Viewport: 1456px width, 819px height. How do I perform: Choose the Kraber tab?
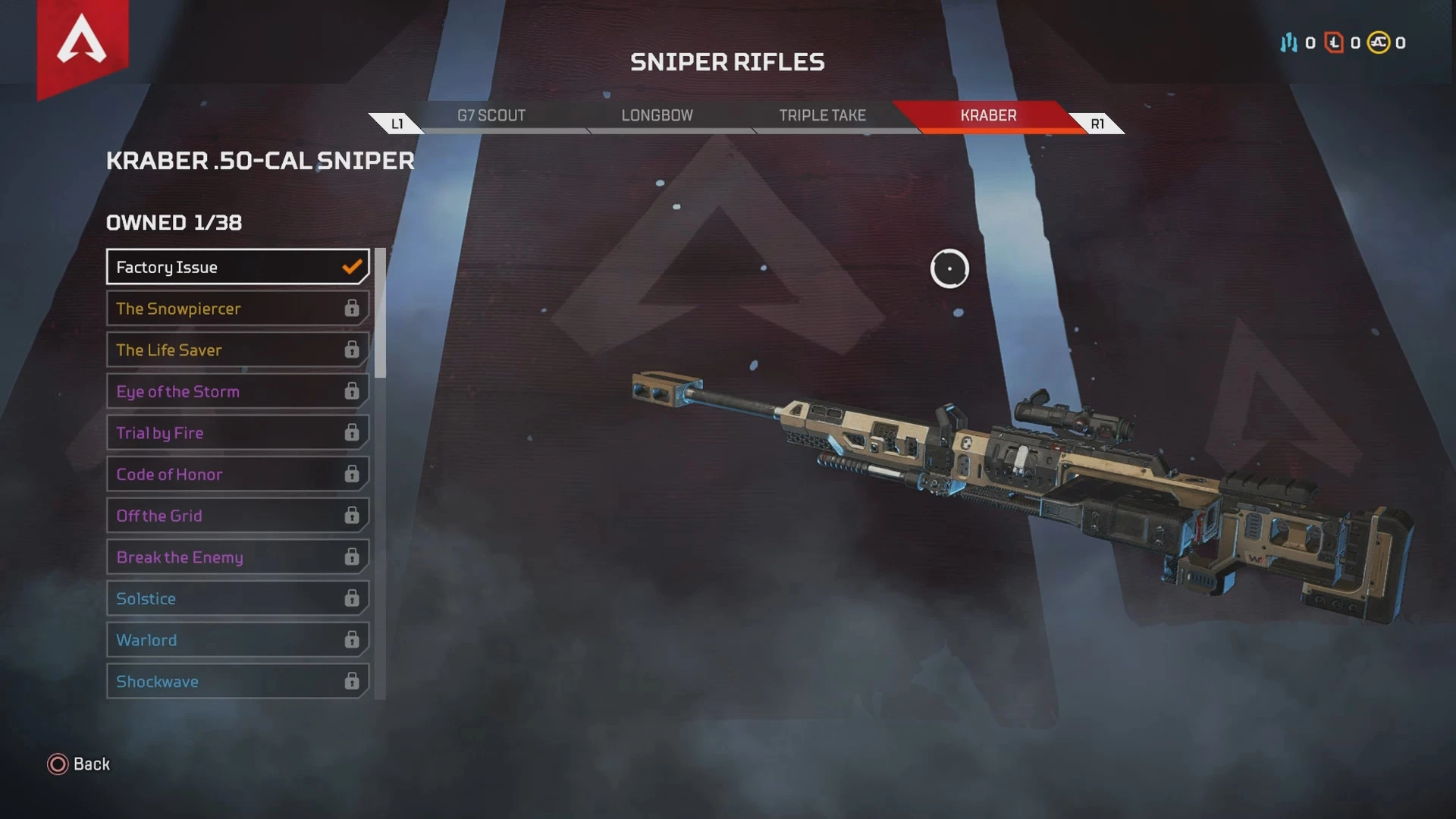[x=988, y=115]
